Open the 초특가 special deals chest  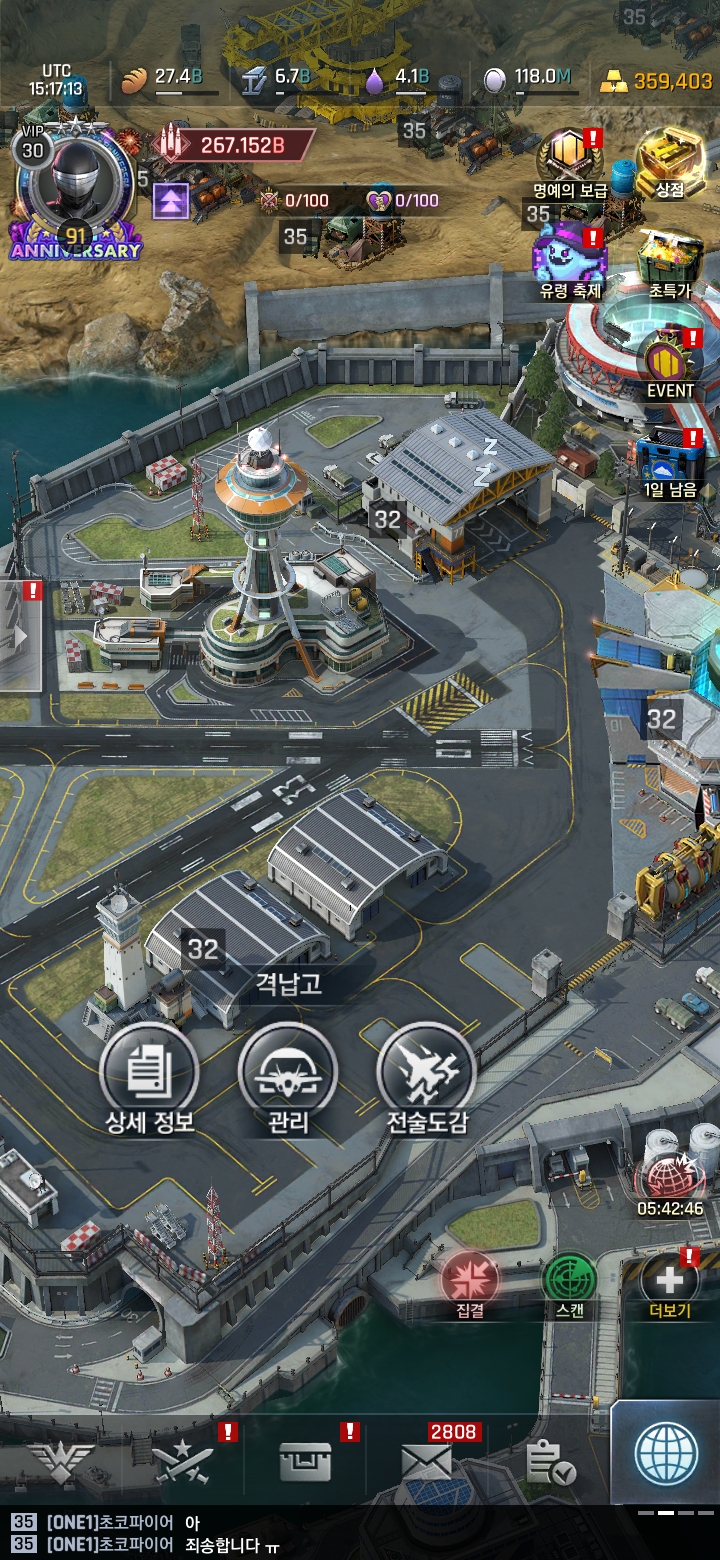[669, 258]
